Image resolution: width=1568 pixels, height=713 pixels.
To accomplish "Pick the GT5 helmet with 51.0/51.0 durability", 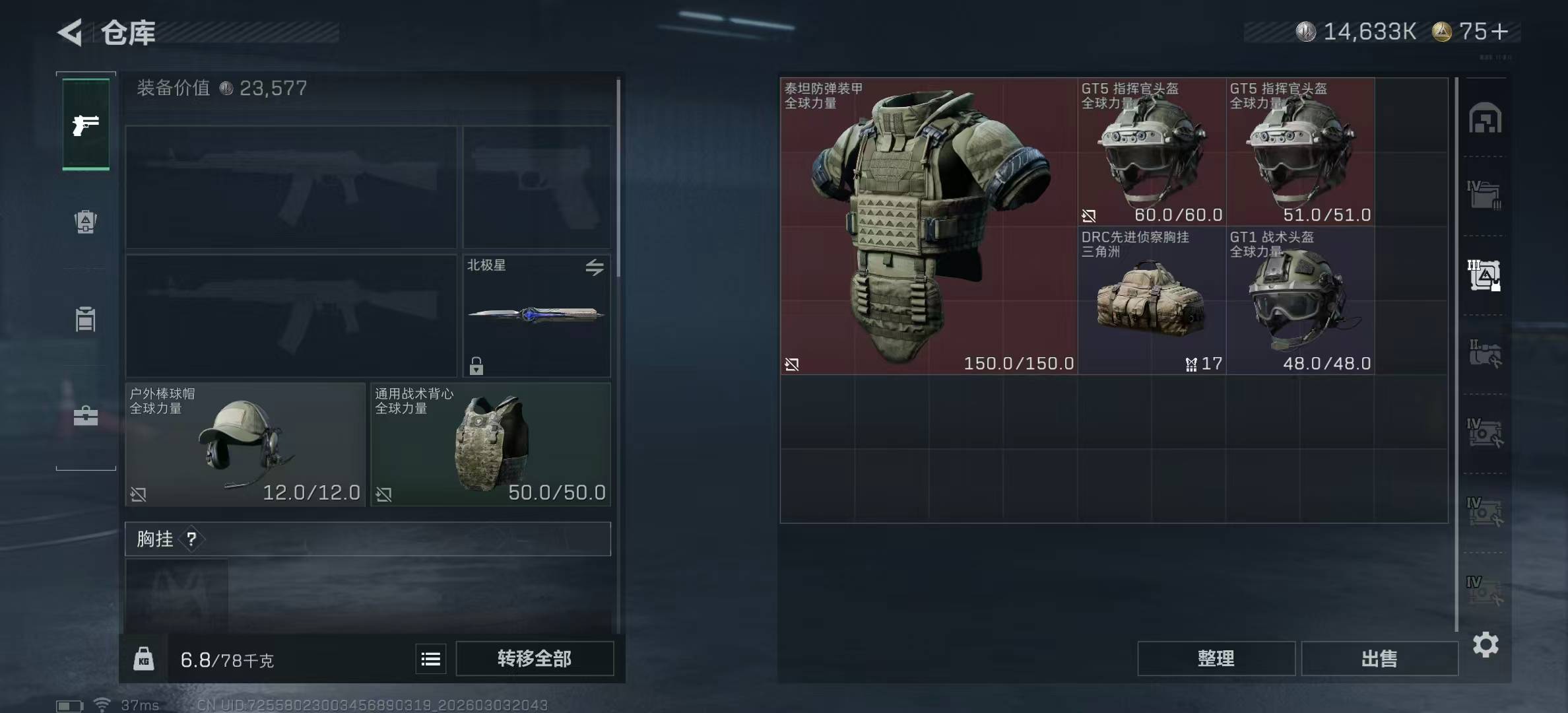I will point(1300,153).
